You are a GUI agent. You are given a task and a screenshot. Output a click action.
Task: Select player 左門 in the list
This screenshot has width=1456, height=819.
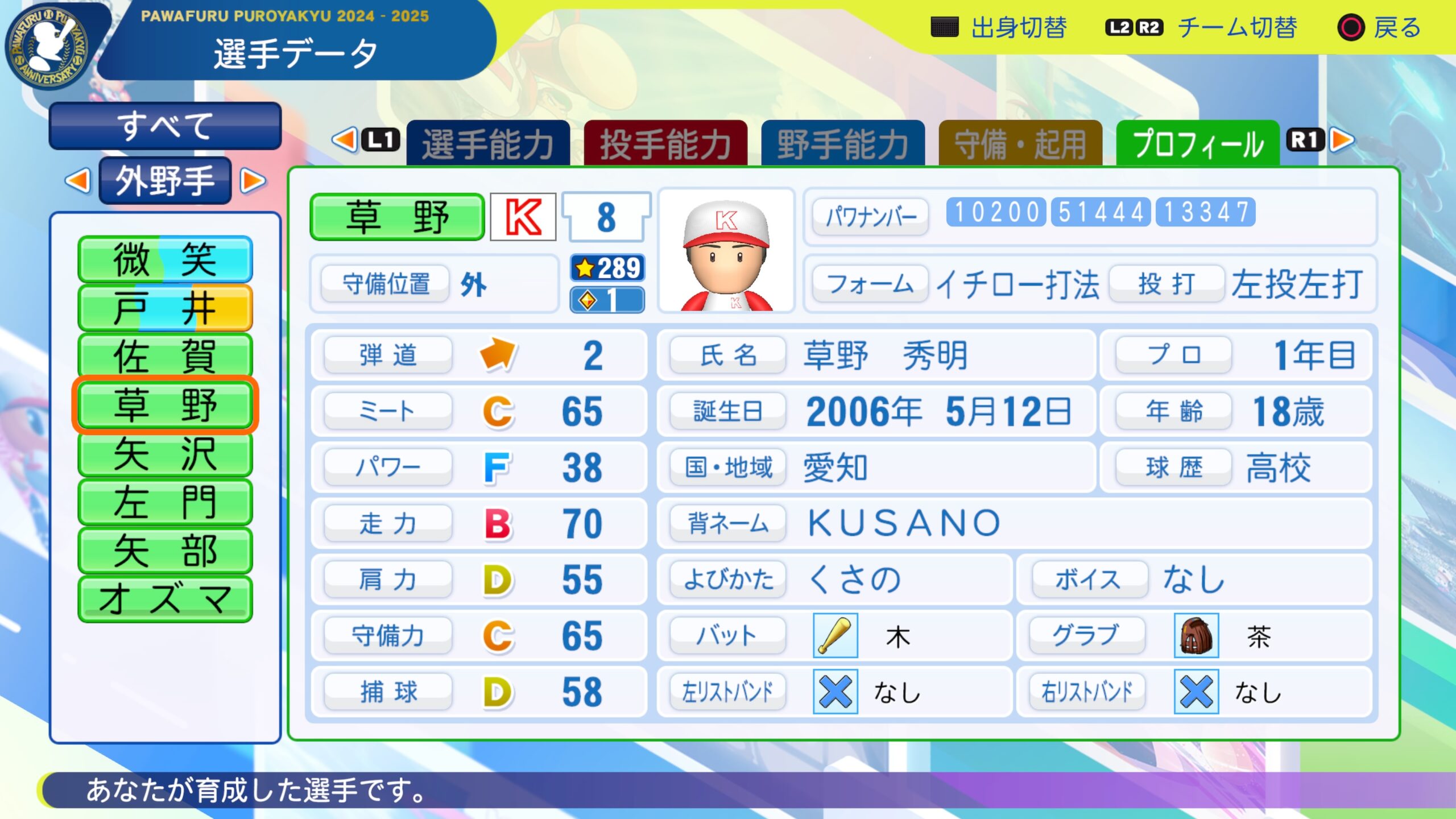(x=165, y=502)
